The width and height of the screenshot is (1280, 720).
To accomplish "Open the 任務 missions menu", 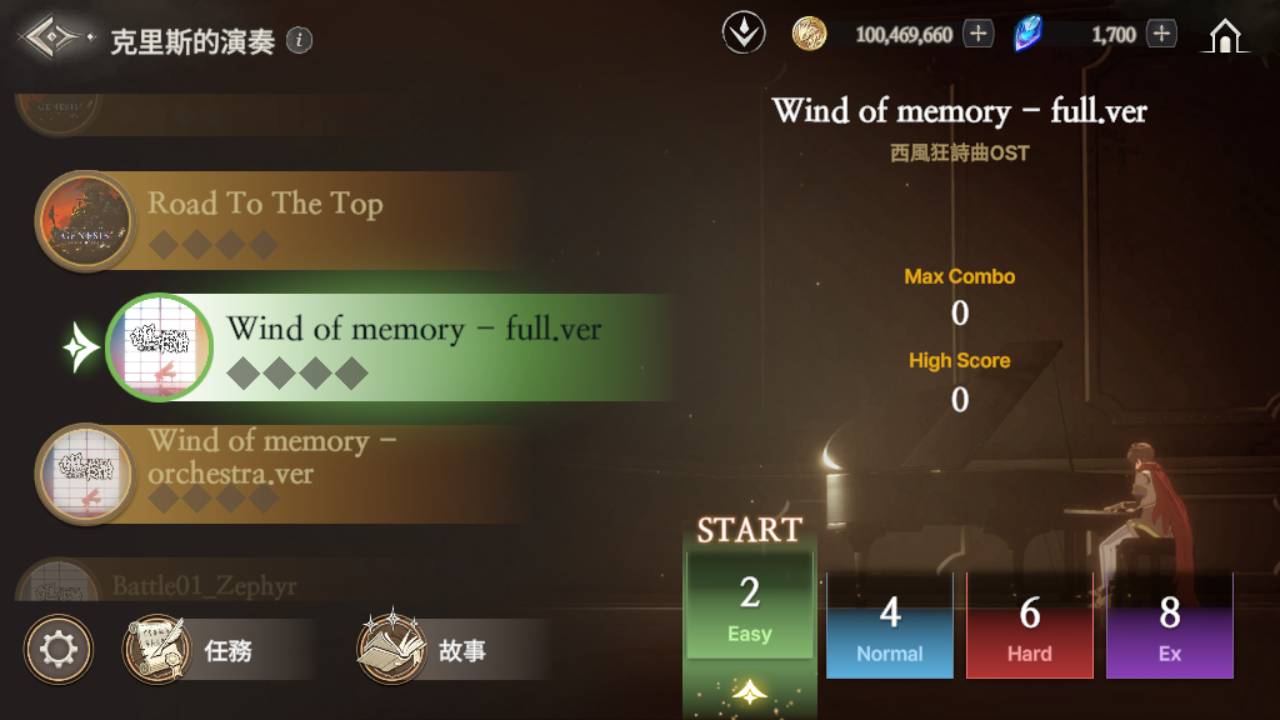I will 220,650.
